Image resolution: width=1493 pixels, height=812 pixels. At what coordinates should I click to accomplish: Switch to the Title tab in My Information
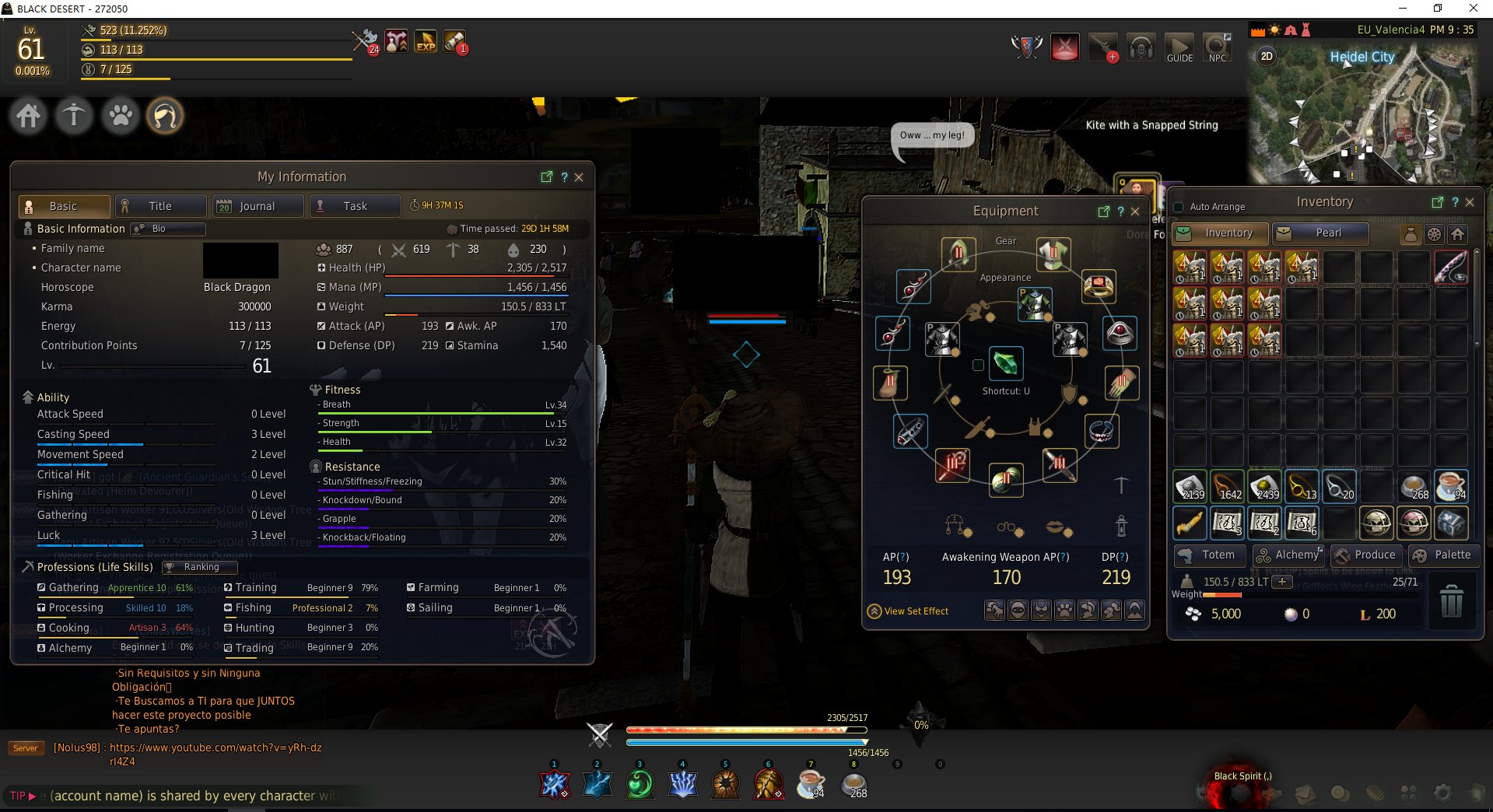point(160,205)
